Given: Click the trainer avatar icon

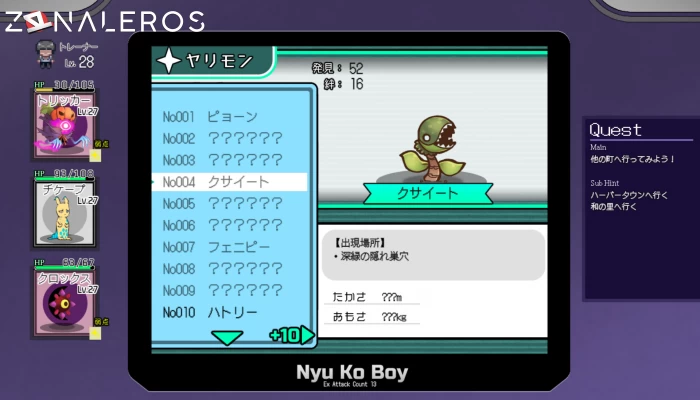Looking at the screenshot, I should tap(45, 52).
